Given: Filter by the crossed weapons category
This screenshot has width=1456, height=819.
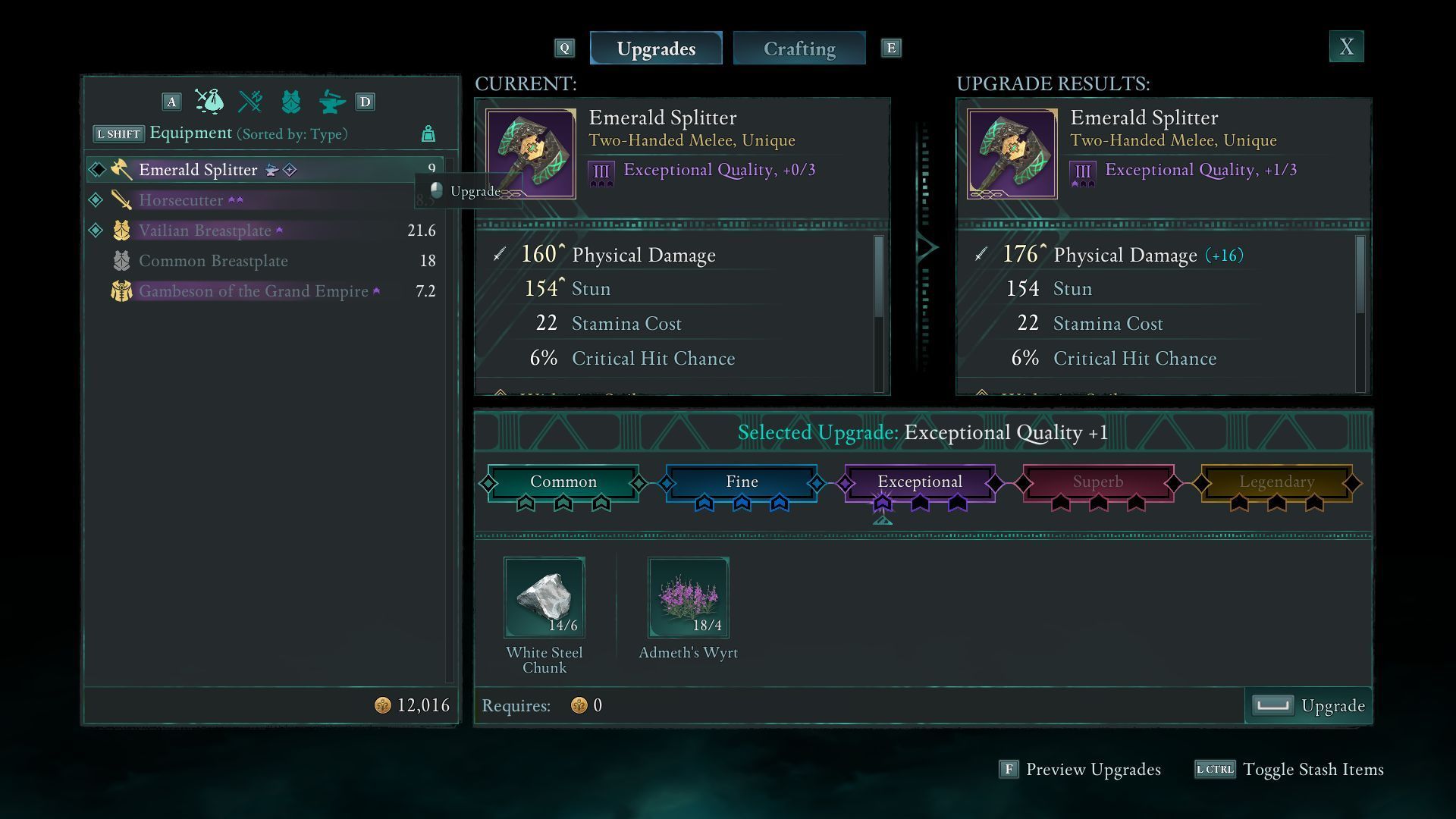Looking at the screenshot, I should coord(250,102).
